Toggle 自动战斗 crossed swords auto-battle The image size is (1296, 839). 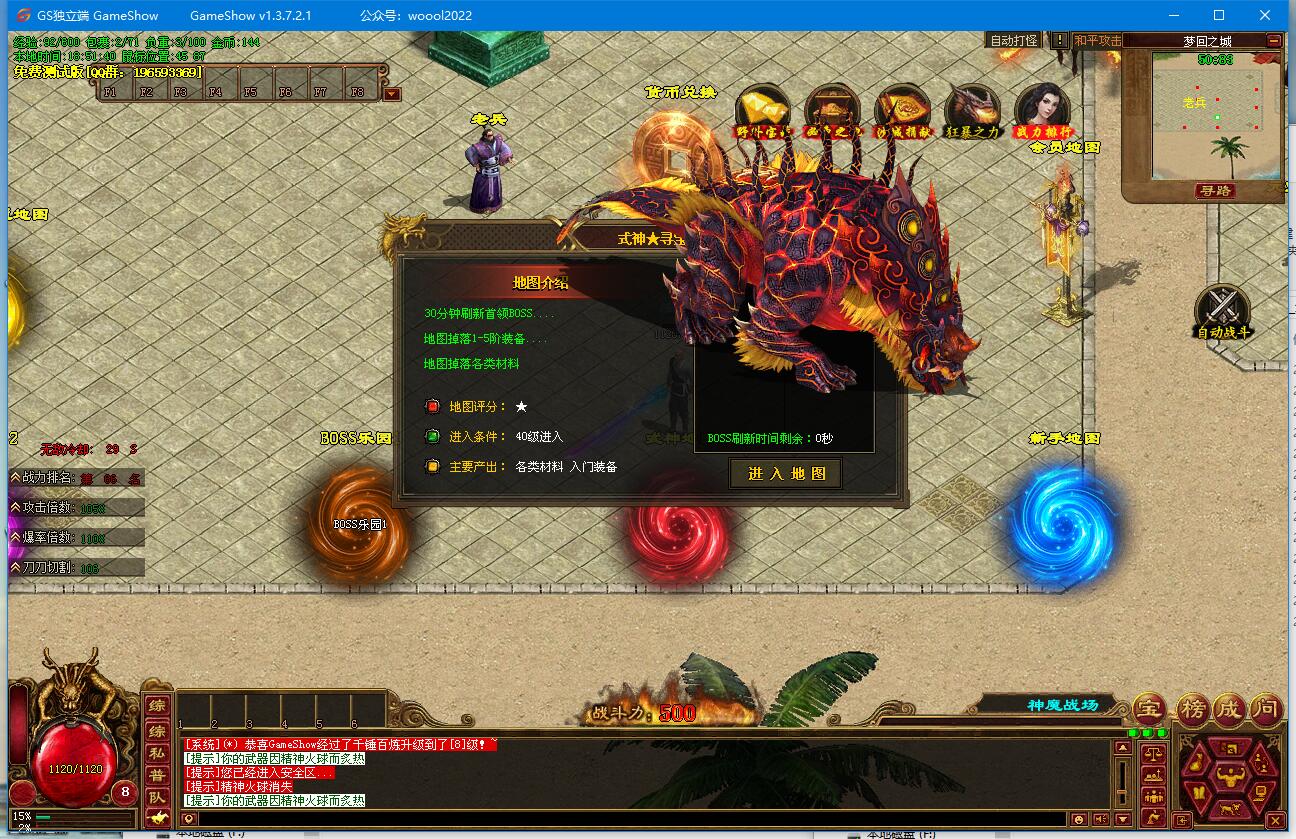(x=1222, y=310)
